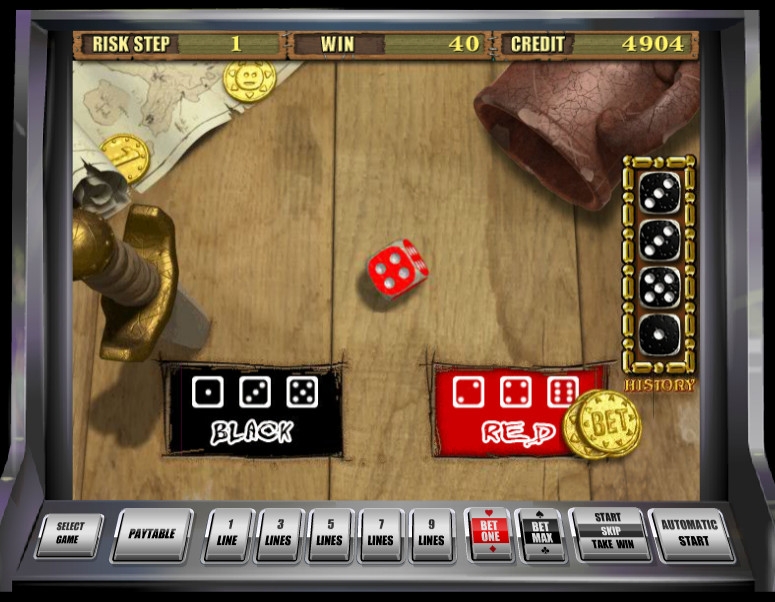Hit the Bet One button

[x=489, y=533]
